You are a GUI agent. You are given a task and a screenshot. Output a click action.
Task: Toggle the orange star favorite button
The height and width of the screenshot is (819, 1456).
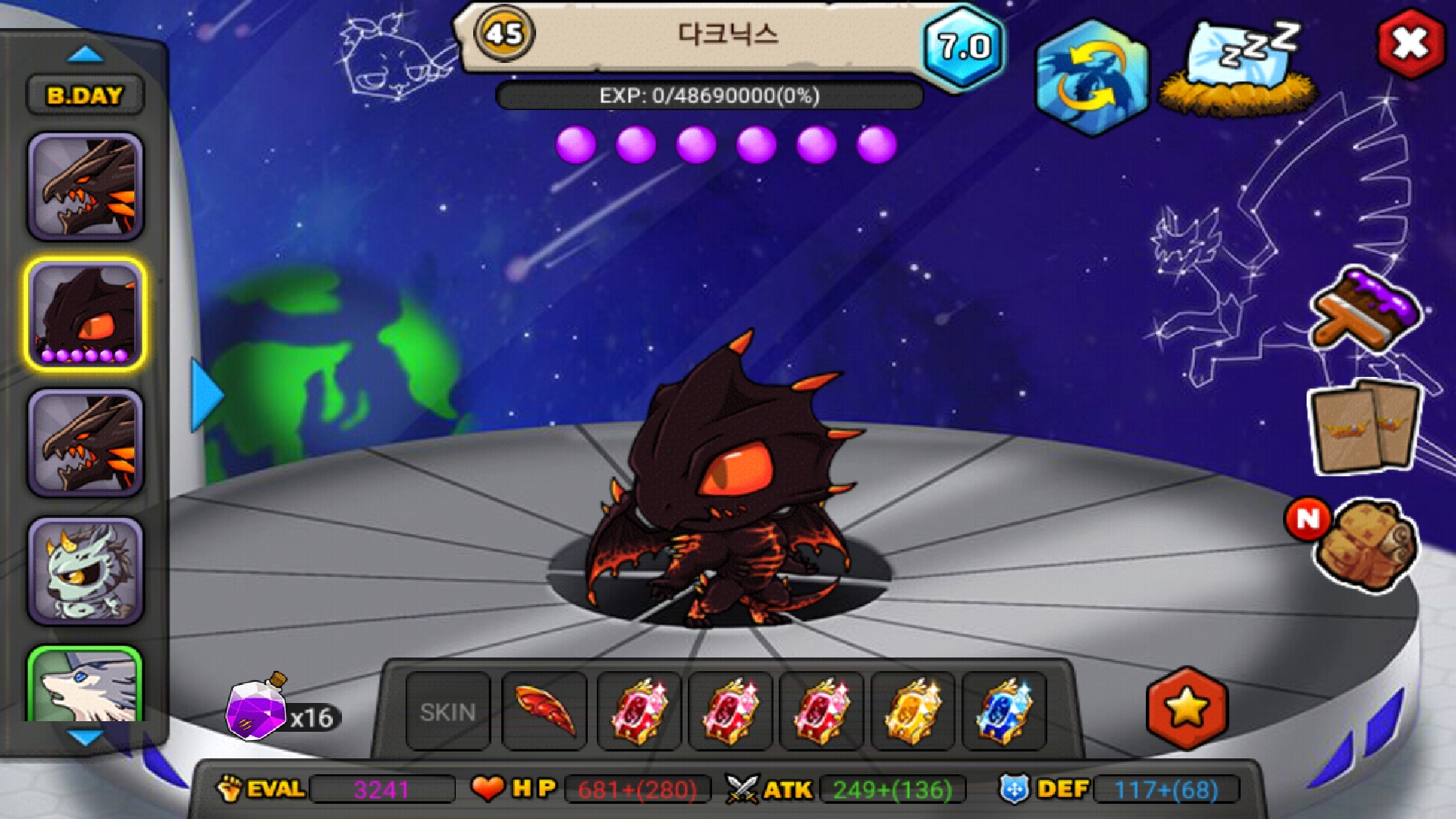pyautogui.click(x=1186, y=708)
